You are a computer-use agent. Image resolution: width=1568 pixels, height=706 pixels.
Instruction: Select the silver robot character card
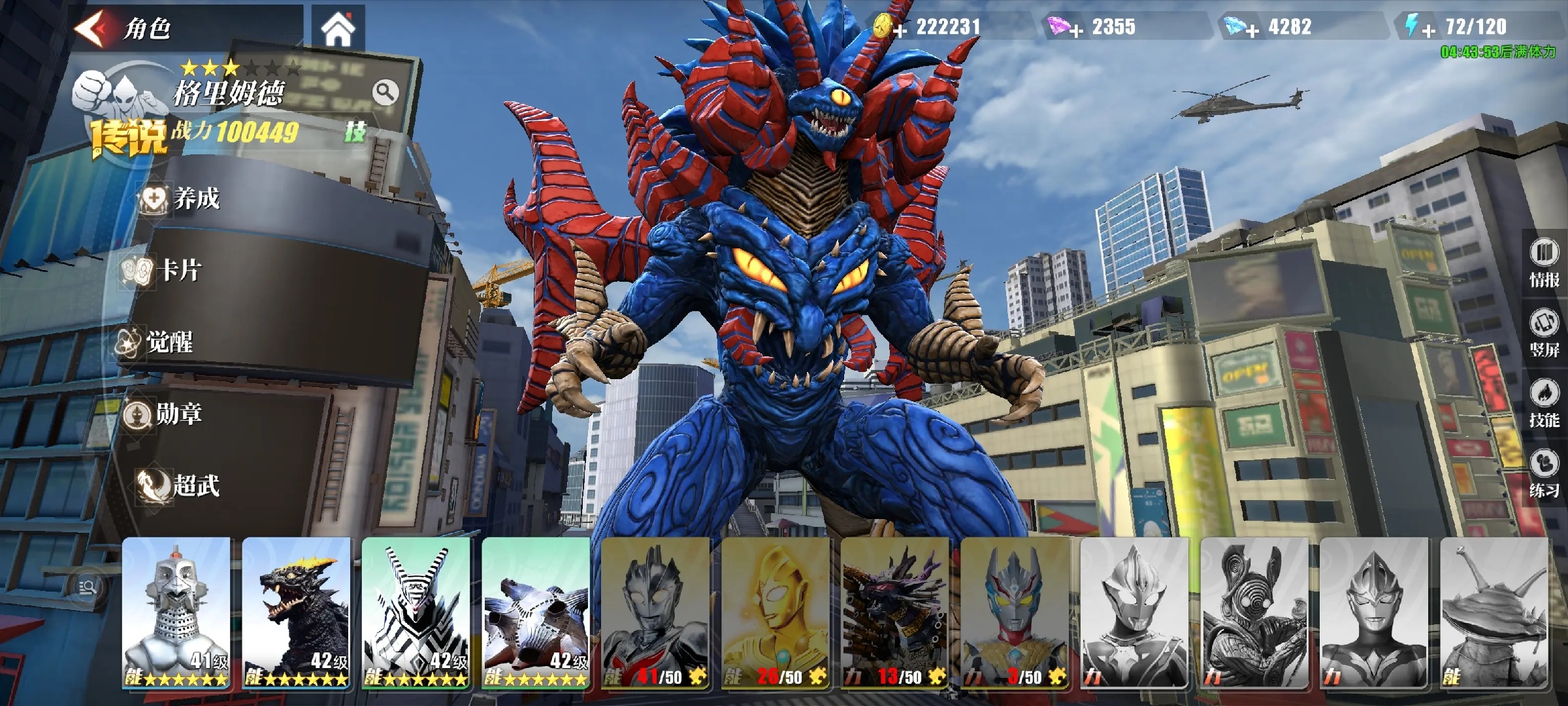point(176,613)
